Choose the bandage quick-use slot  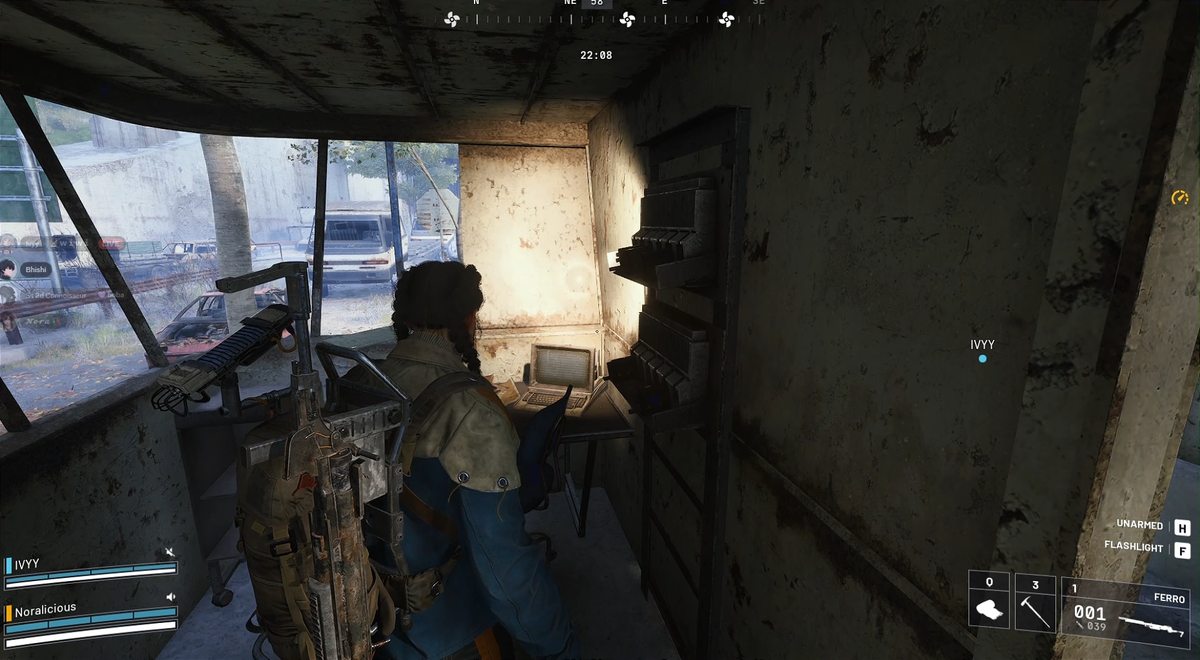[988, 601]
